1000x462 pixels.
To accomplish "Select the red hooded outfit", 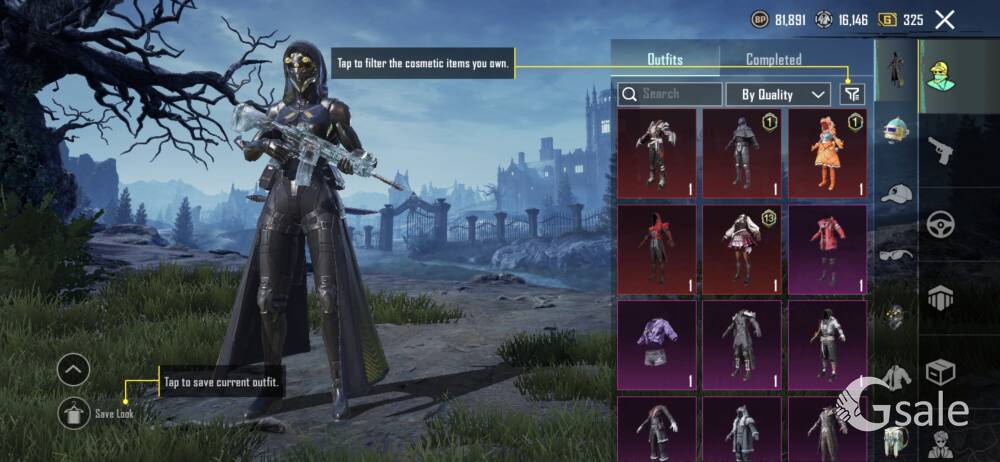I will [656, 250].
